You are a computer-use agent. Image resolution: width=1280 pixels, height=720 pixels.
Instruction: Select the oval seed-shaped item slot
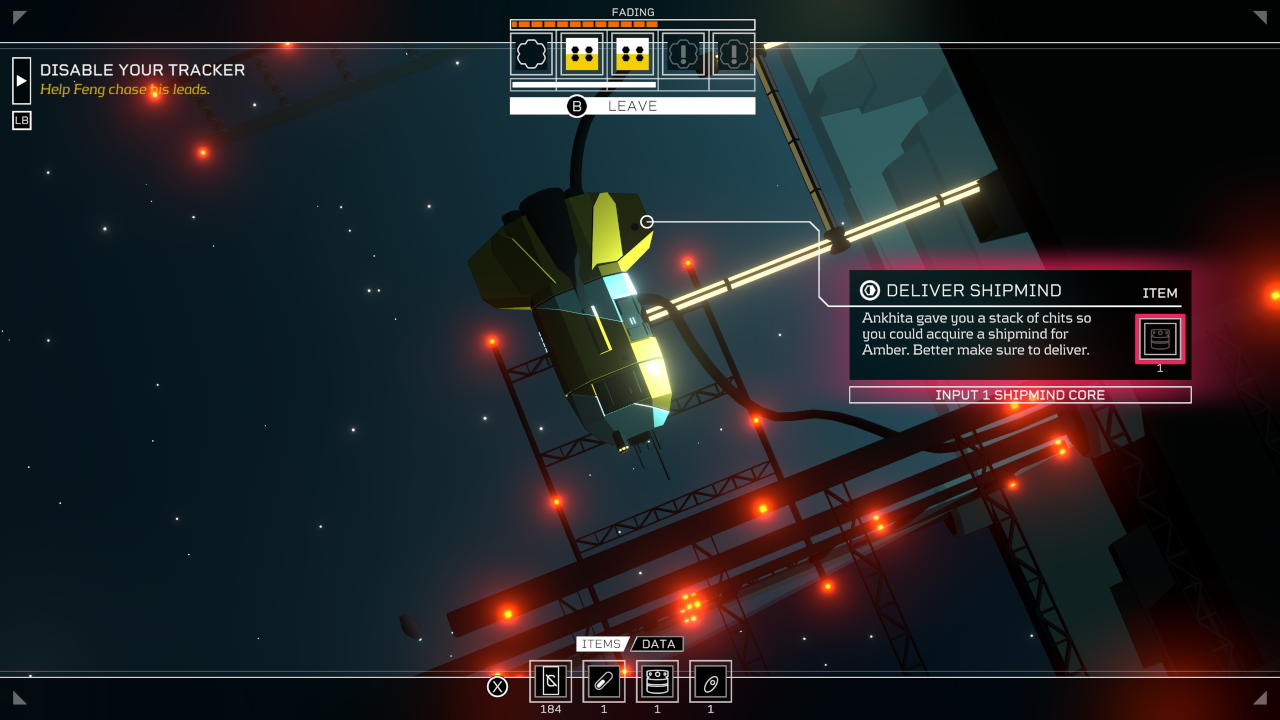click(710, 682)
